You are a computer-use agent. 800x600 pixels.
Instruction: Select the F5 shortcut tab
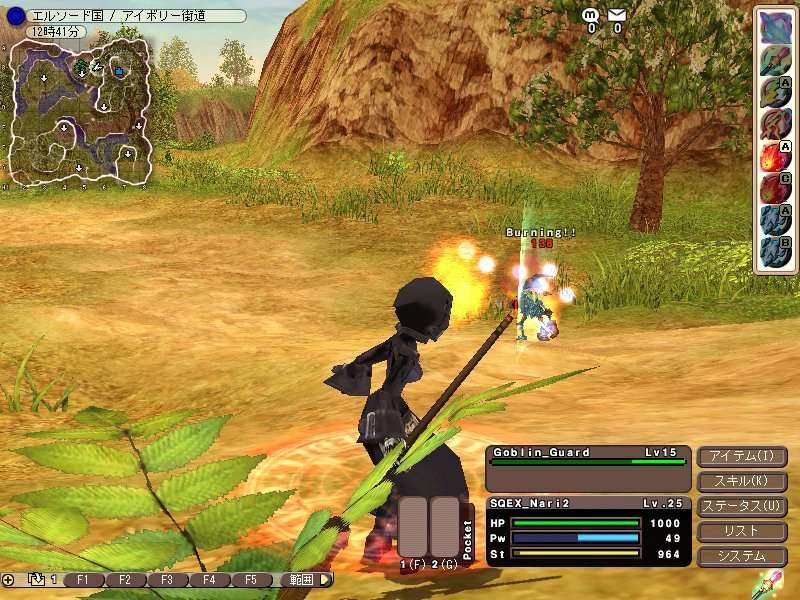[x=251, y=580]
